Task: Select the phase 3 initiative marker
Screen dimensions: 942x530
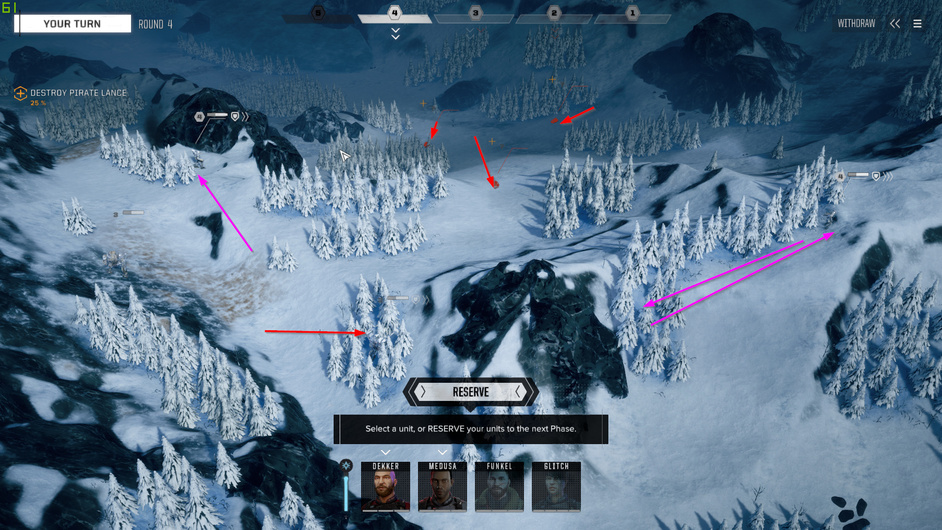Action: 475,14
